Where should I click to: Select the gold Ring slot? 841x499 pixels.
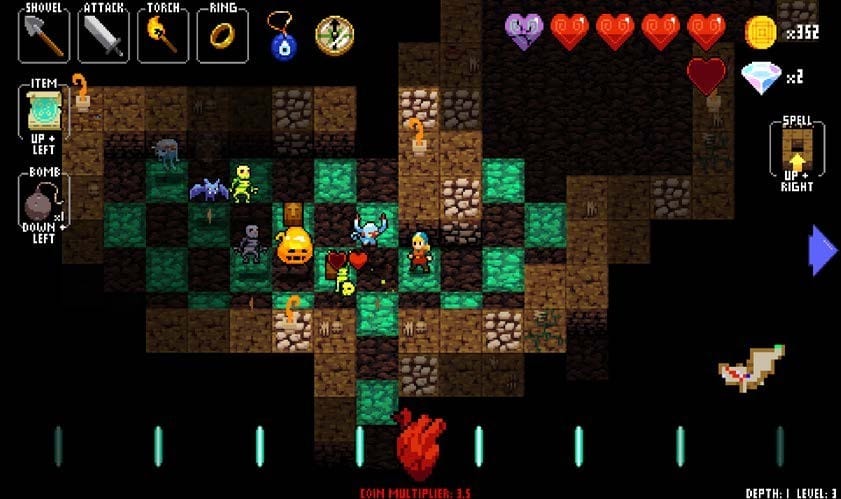click(x=222, y=36)
